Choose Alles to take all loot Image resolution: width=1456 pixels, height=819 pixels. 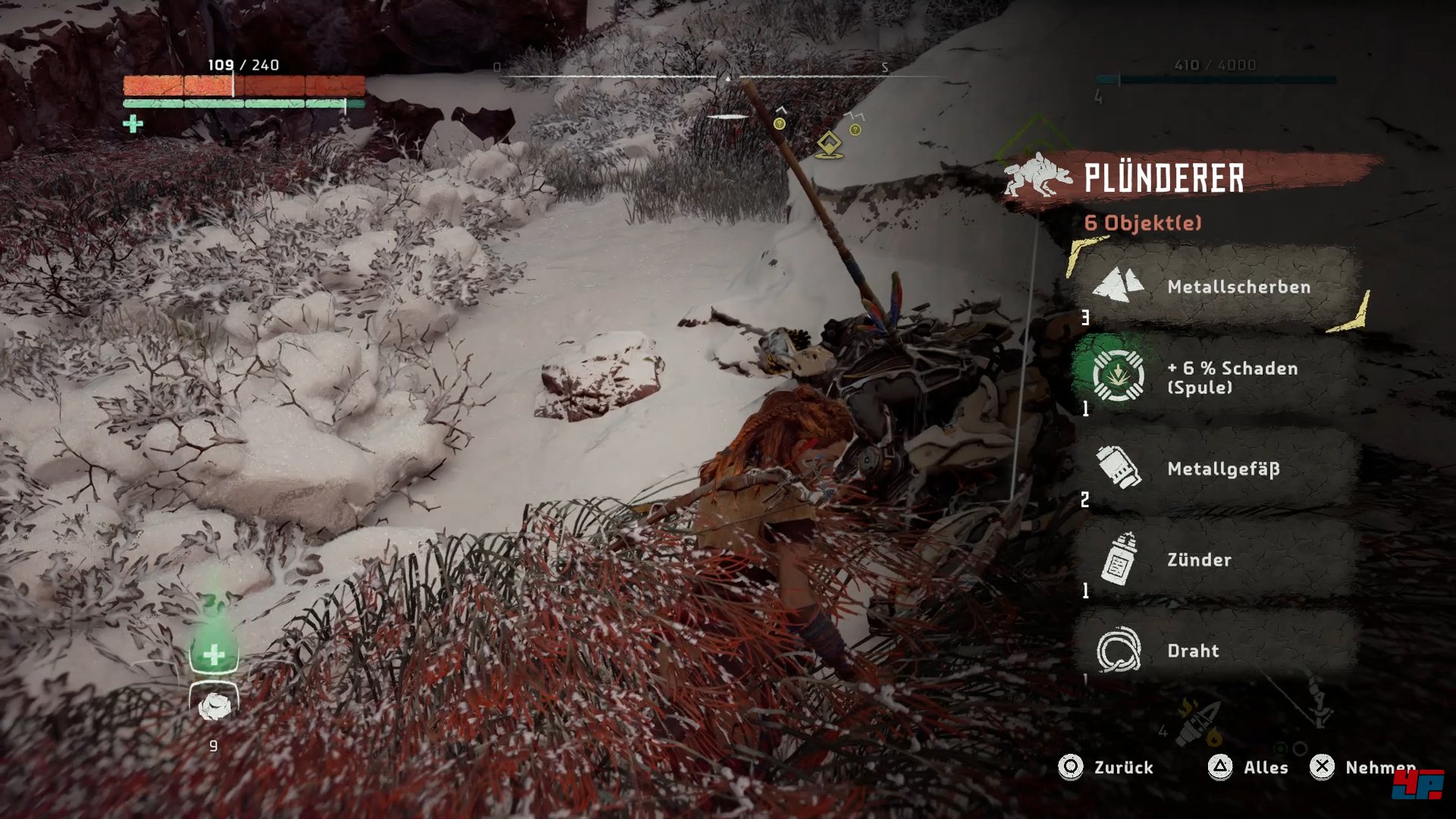pos(1248,767)
